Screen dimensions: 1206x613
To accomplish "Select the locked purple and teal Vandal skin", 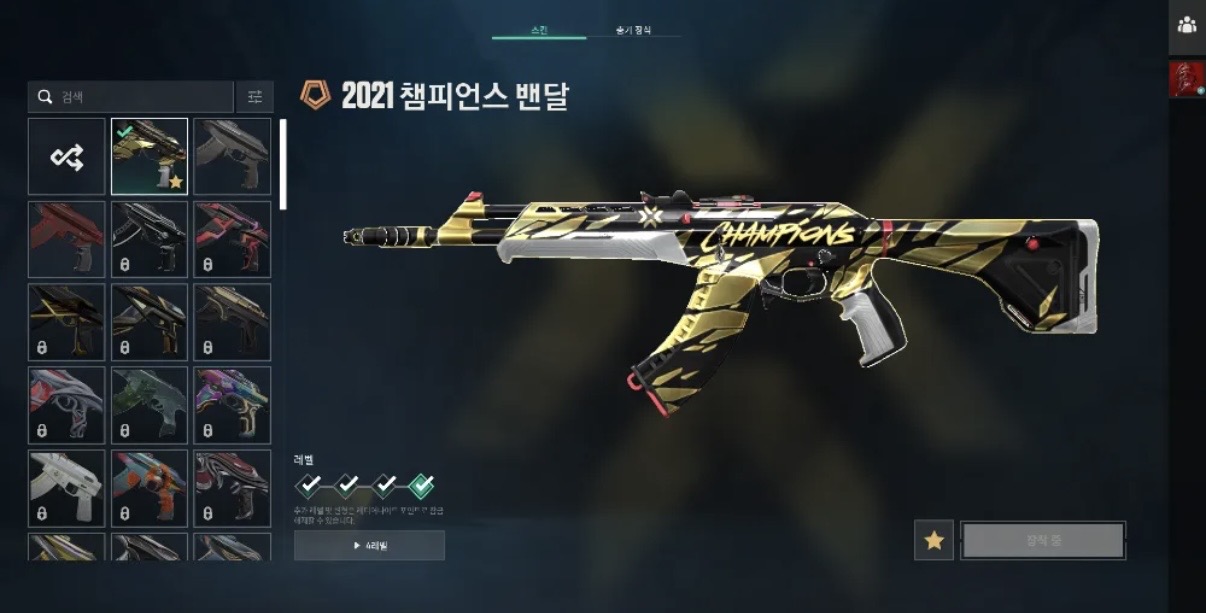I will point(232,405).
